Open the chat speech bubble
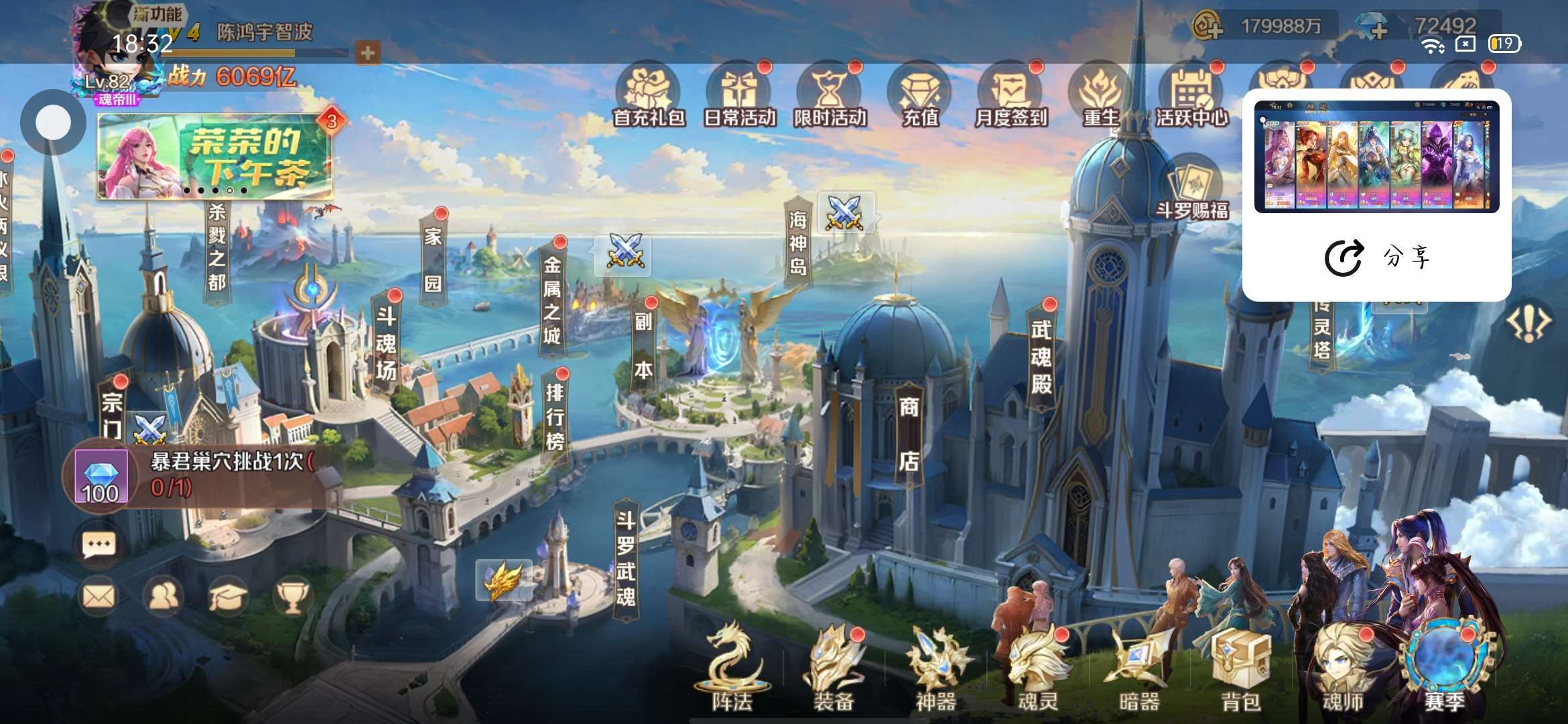This screenshot has width=1568, height=724. click(x=99, y=544)
